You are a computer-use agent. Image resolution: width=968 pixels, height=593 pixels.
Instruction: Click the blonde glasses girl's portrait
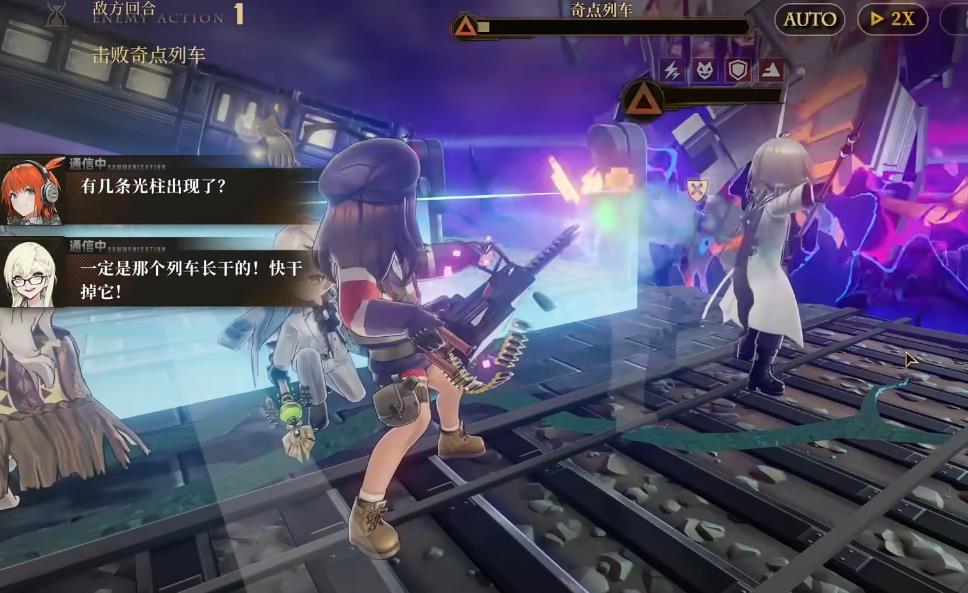pyautogui.click(x=33, y=272)
